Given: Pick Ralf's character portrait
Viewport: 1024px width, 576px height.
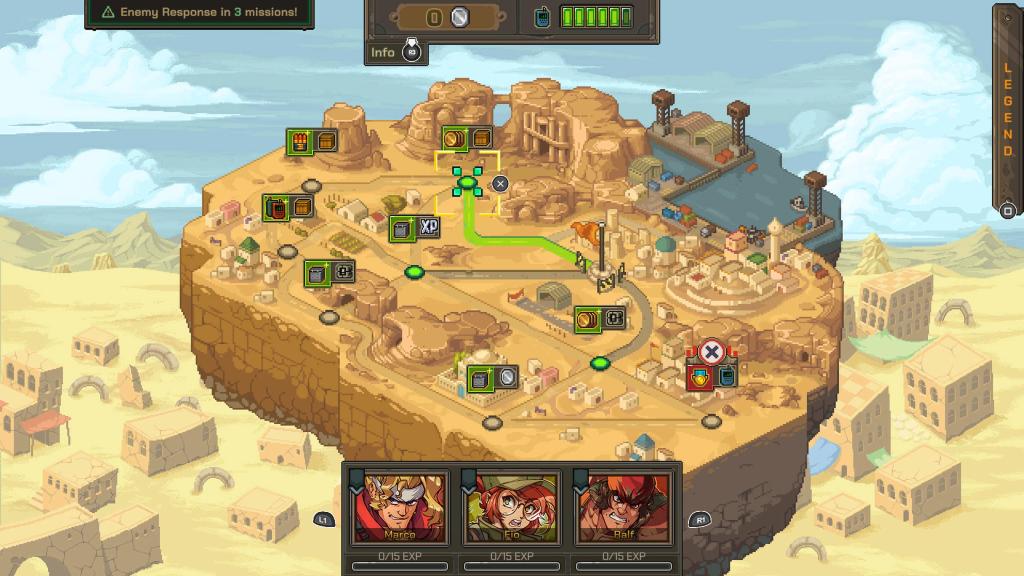Looking at the screenshot, I should pyautogui.click(x=624, y=506).
